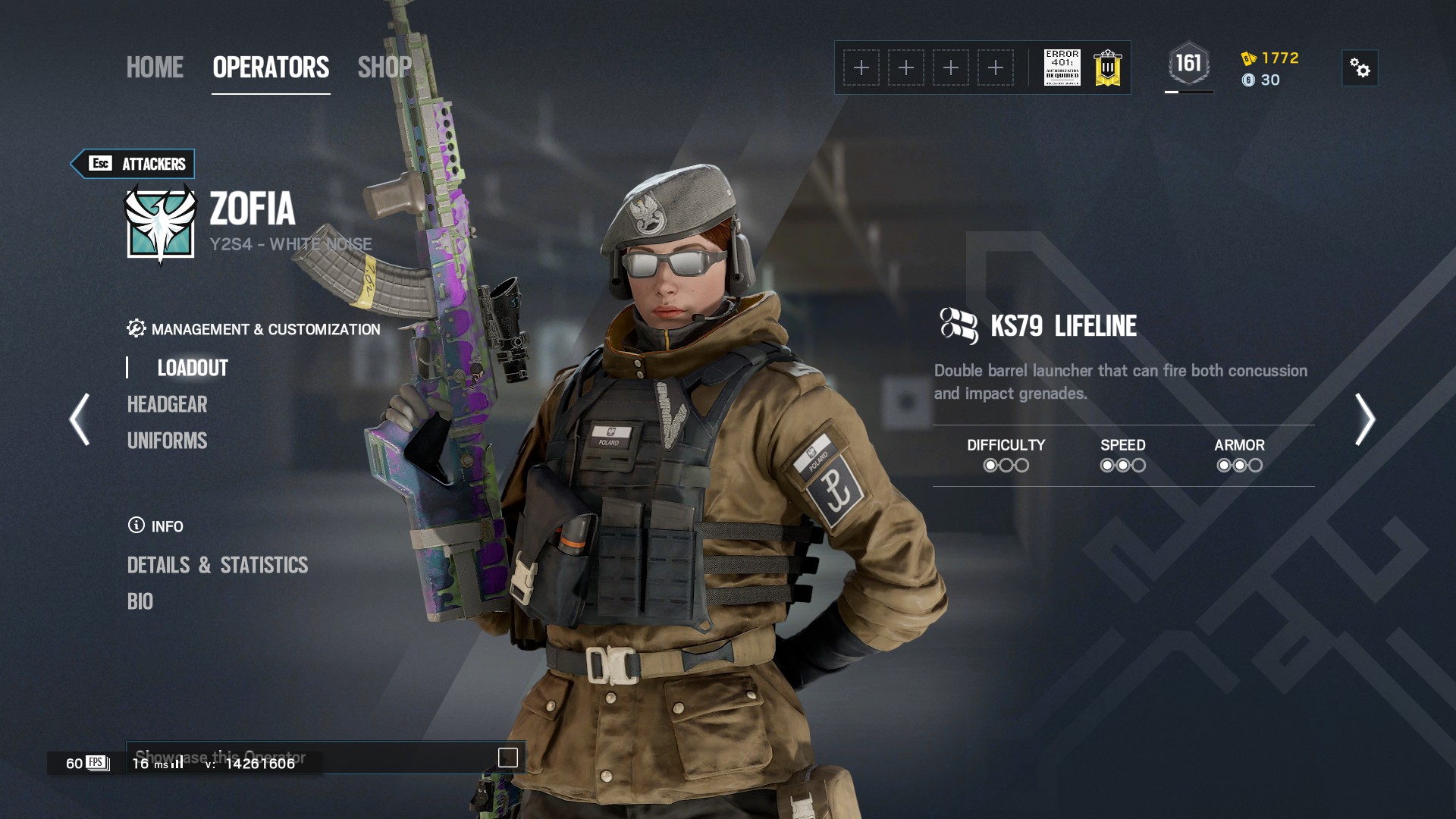Open the Operators tab

[x=271, y=67]
